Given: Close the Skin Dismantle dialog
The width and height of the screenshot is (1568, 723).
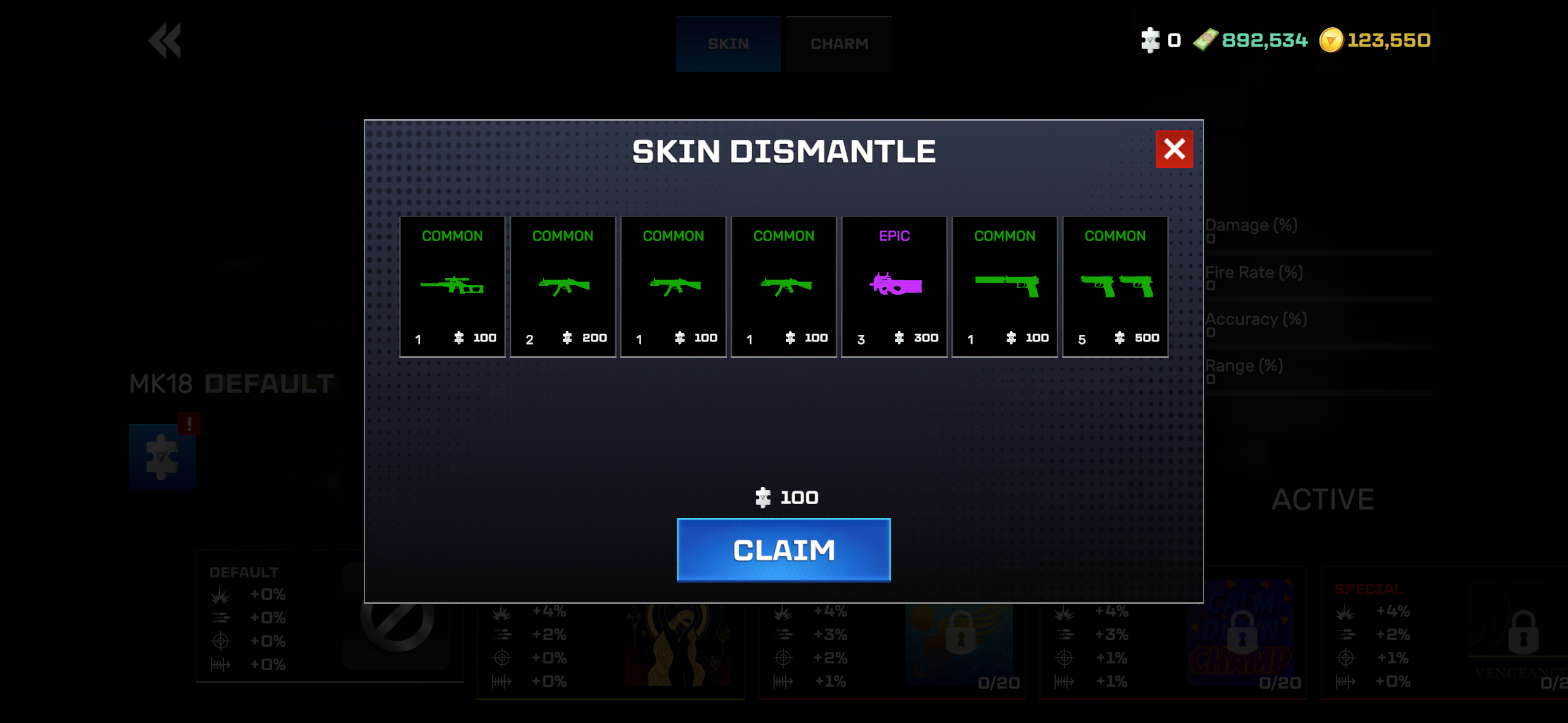Looking at the screenshot, I should (x=1174, y=149).
